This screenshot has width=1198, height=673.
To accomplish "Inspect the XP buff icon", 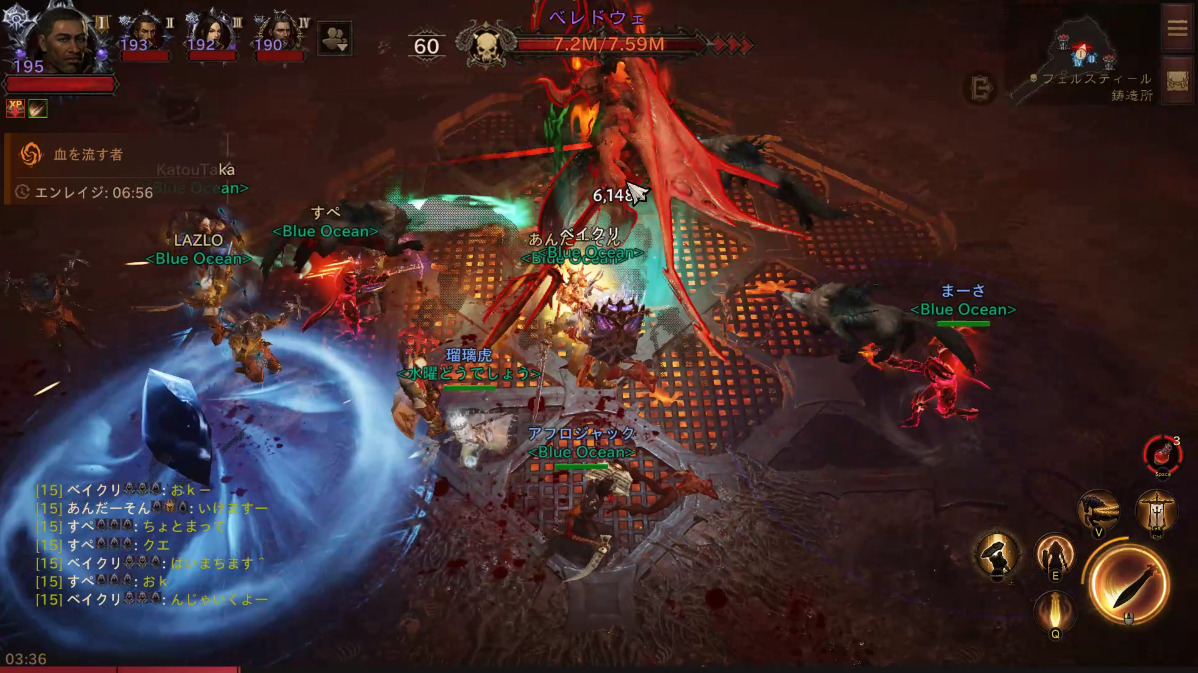I will coord(15,107).
